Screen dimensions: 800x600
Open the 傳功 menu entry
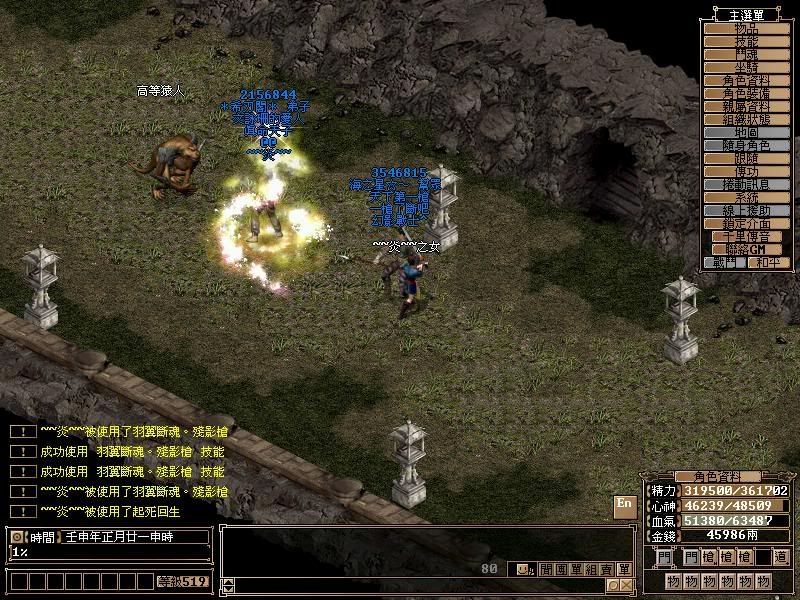(x=747, y=171)
